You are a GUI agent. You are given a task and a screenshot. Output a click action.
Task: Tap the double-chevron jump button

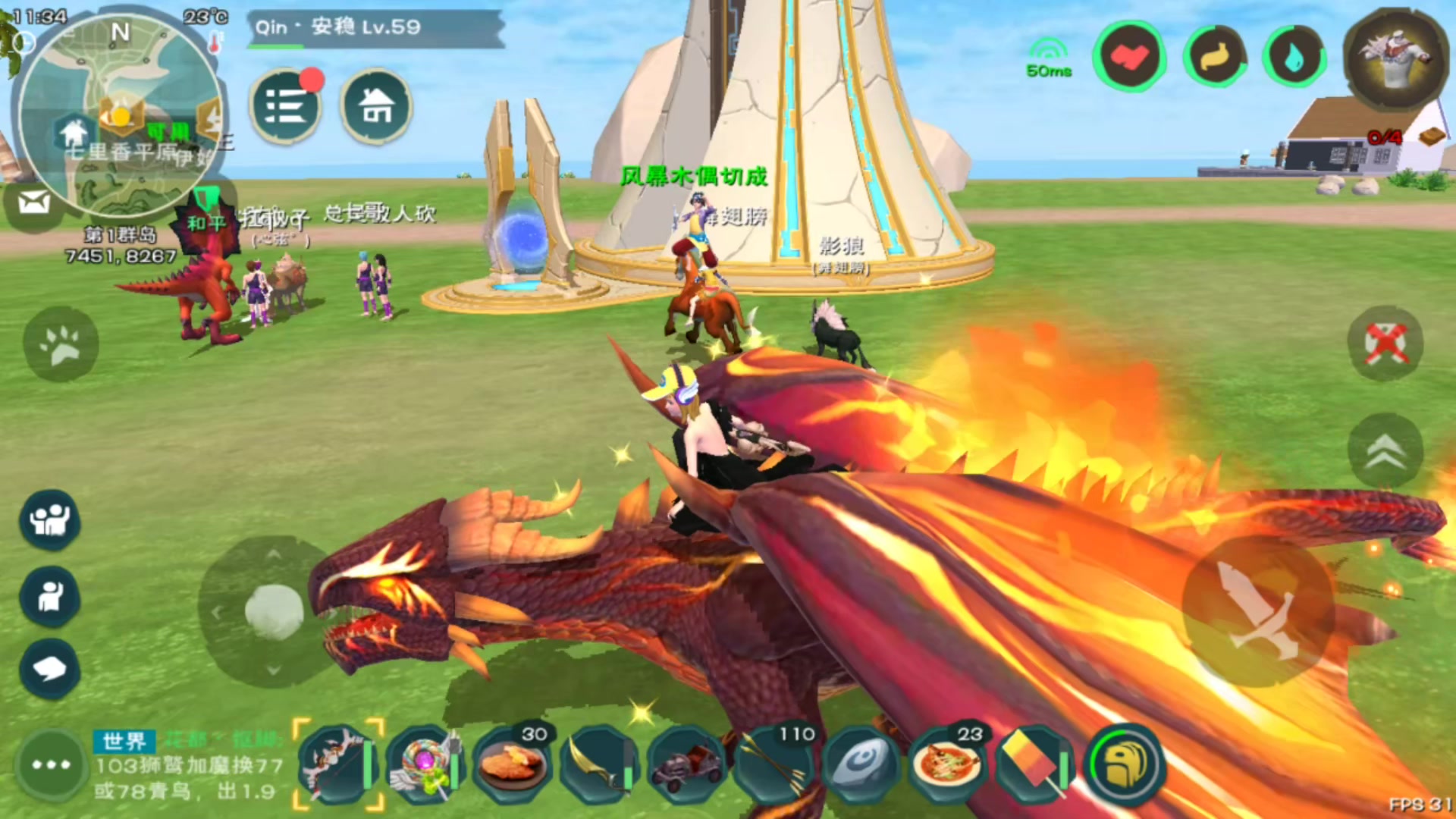pyautogui.click(x=1385, y=451)
